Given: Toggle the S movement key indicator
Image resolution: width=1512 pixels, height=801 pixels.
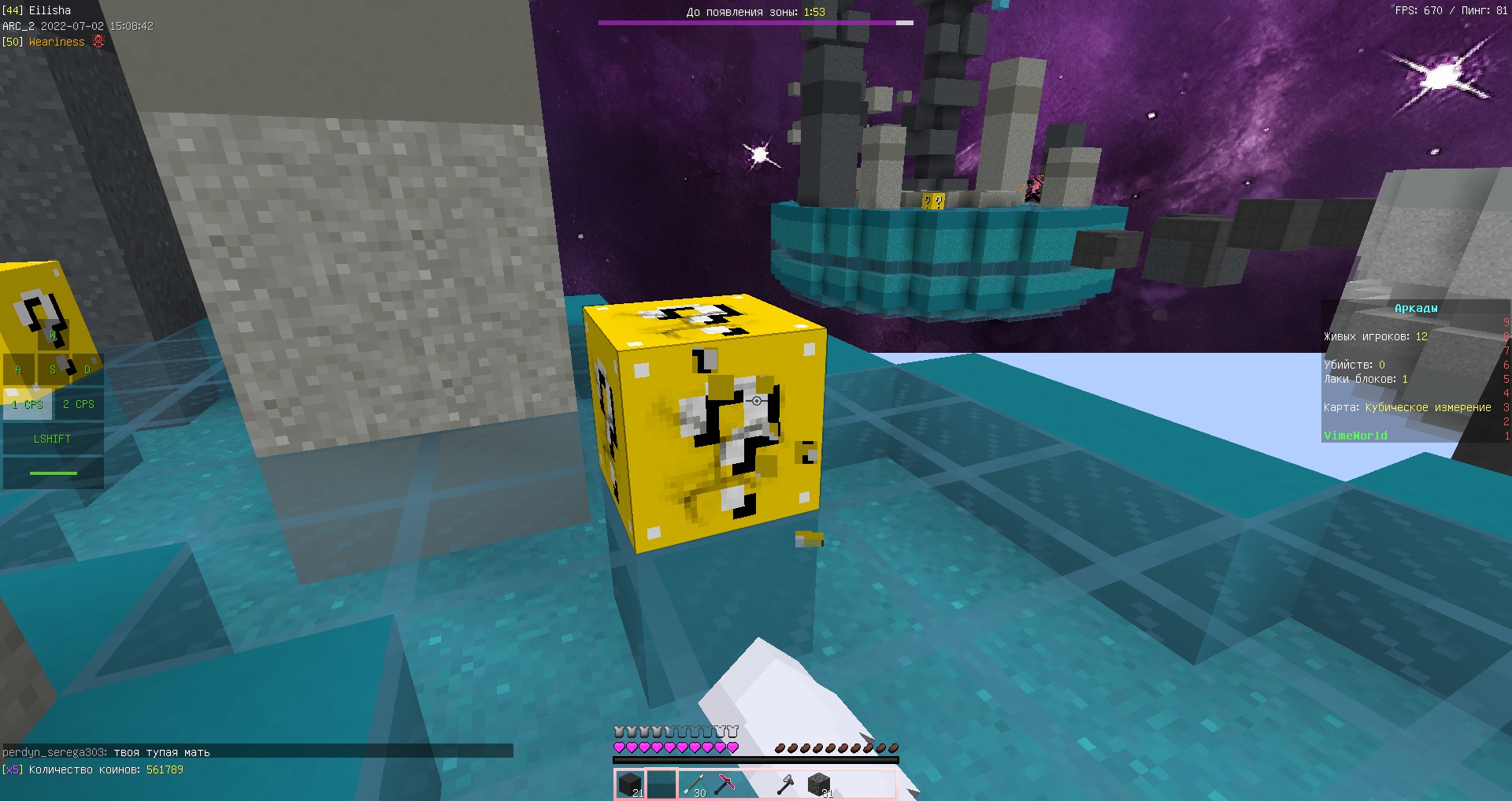Looking at the screenshot, I should tap(53, 369).
